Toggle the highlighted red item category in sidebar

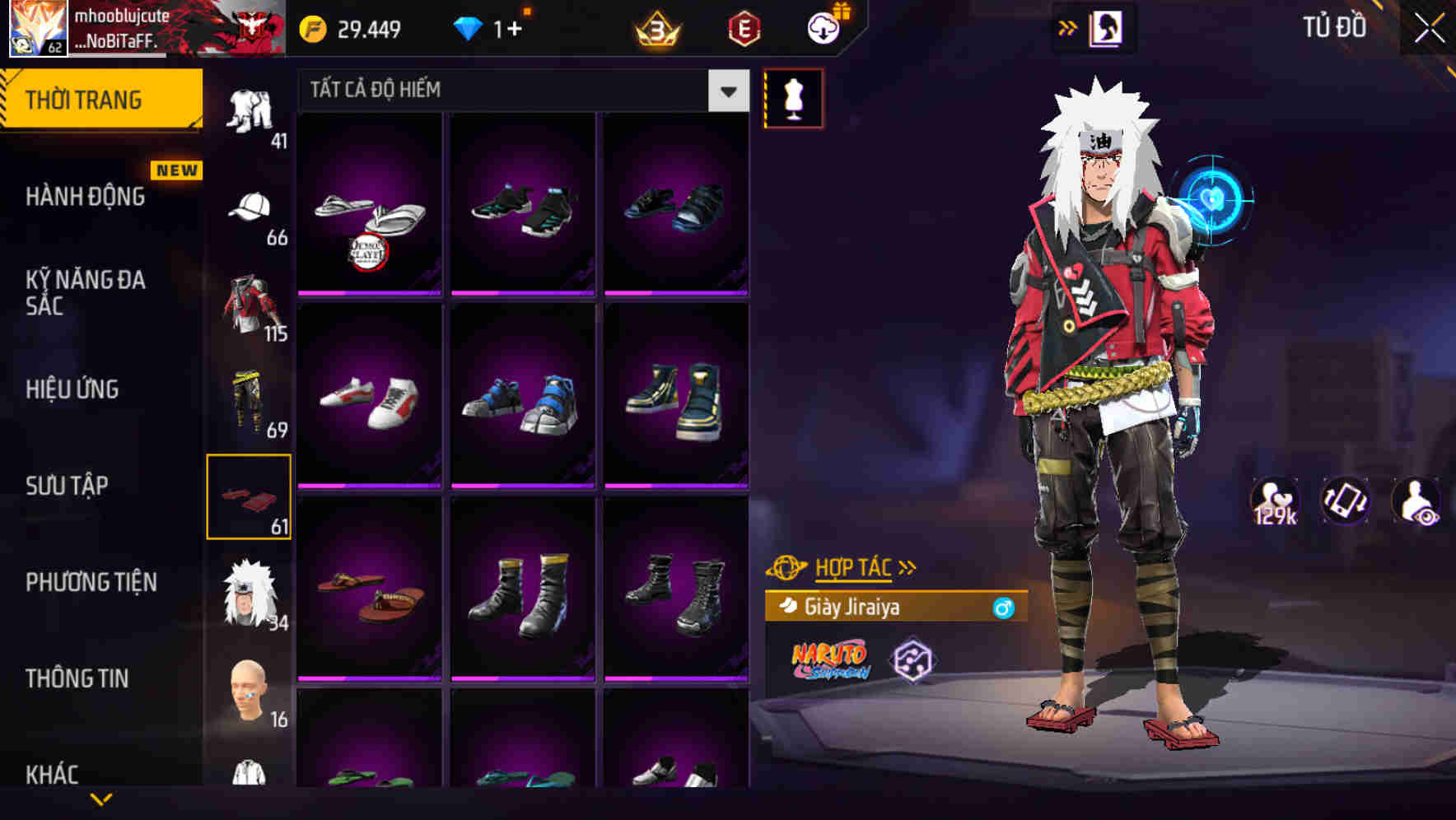pos(250,495)
